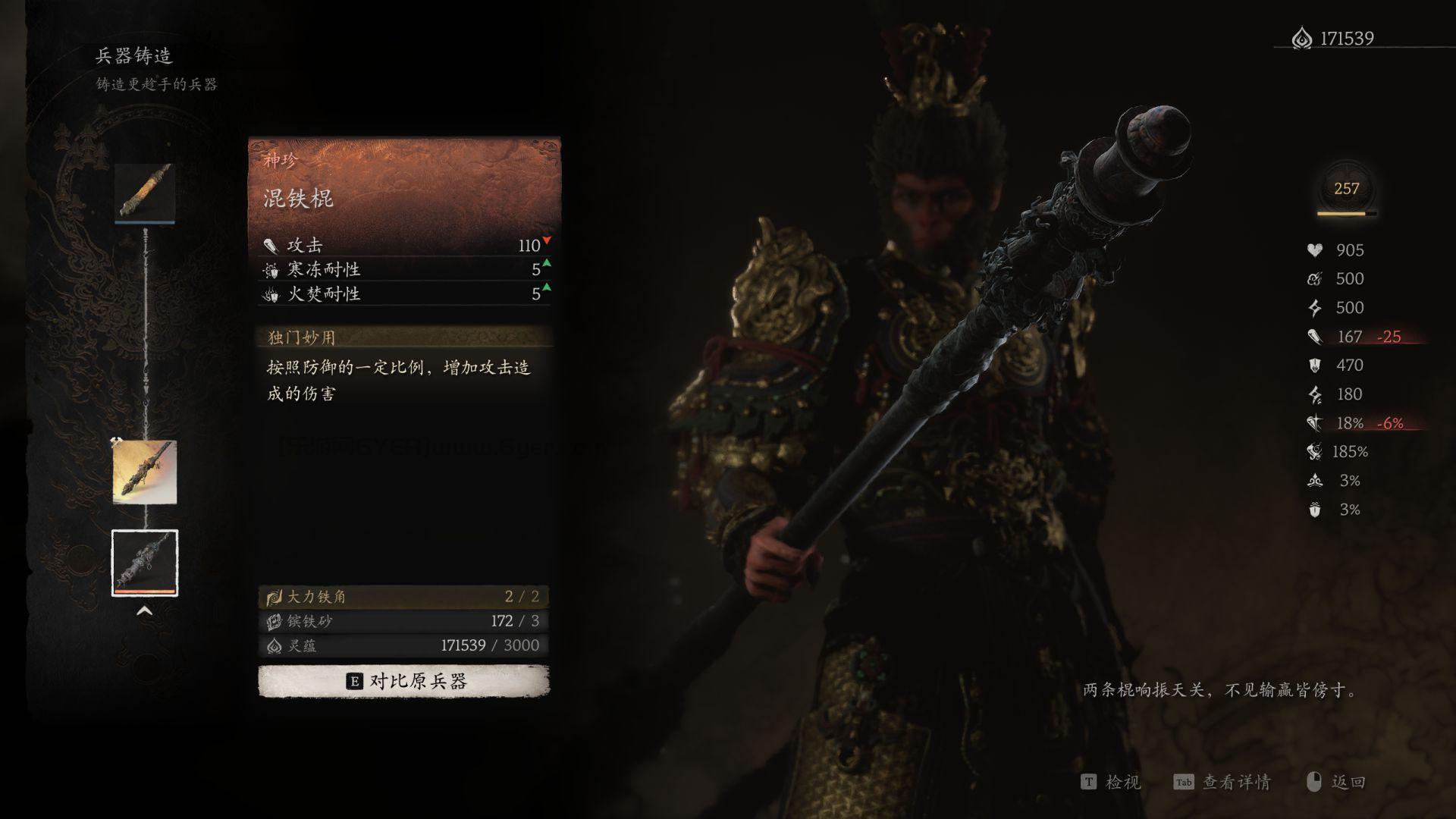Select the bronze staff at the top of the weapon list
Screen dimensions: 1456x819
pyautogui.click(x=145, y=193)
